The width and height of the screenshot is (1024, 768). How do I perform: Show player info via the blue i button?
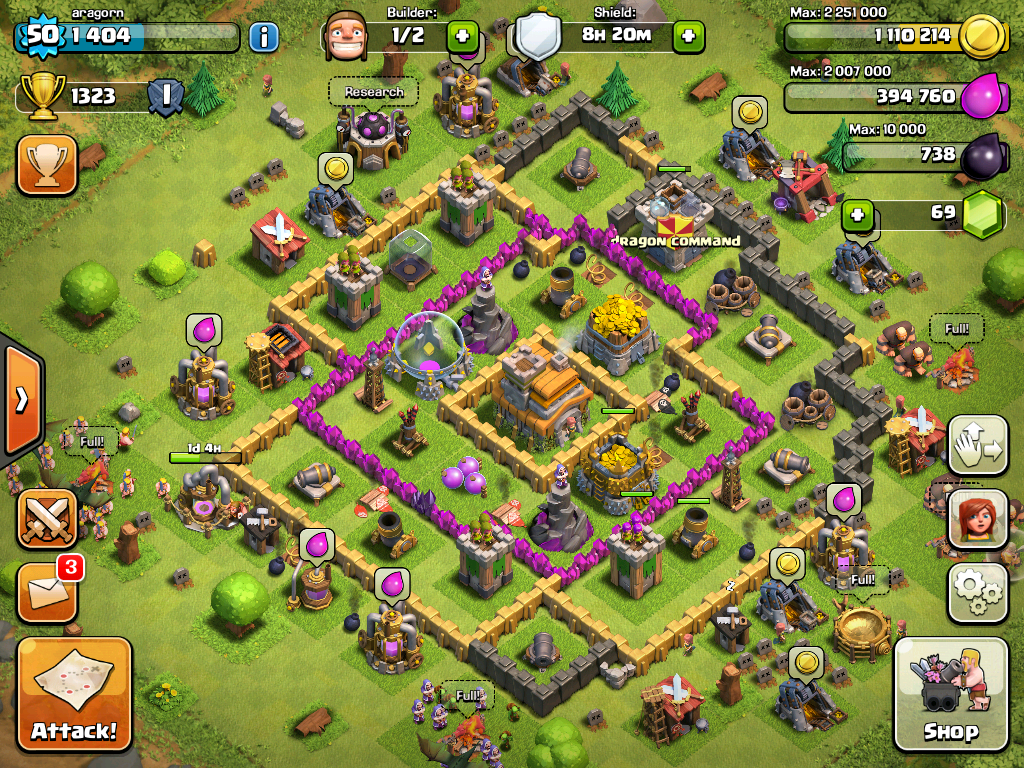coord(263,38)
